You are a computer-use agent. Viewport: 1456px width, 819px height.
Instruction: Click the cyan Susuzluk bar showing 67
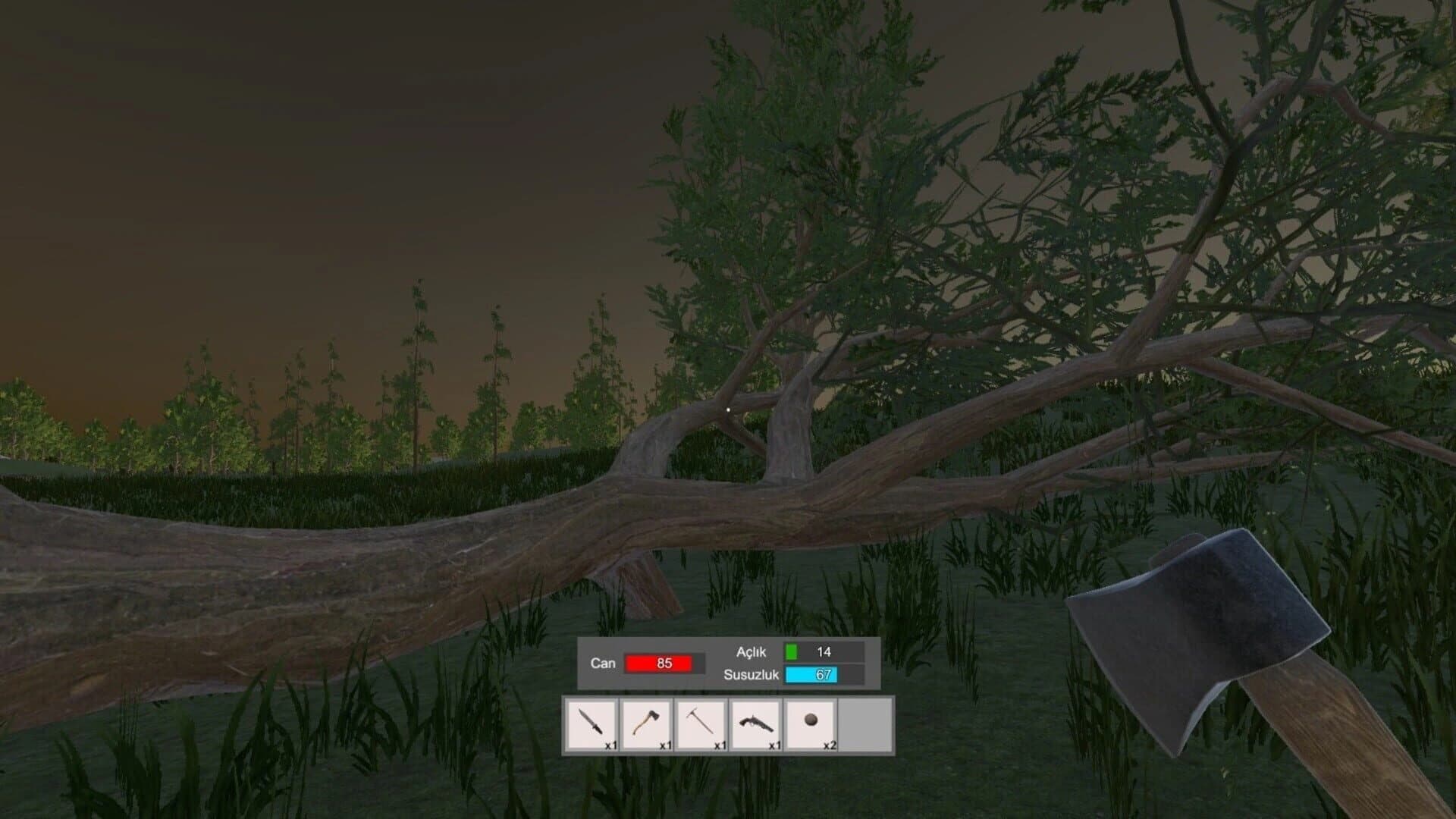pyautogui.click(x=812, y=673)
